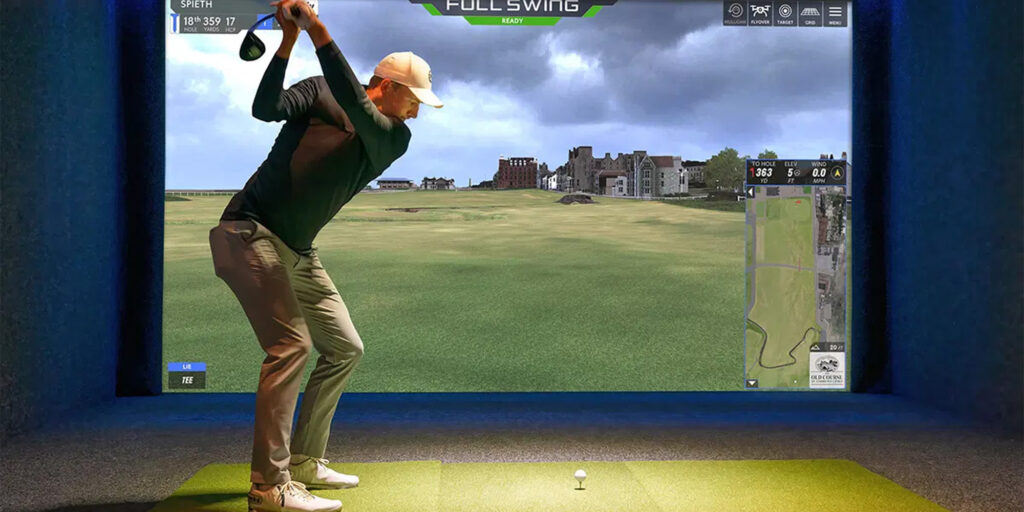The height and width of the screenshot is (512, 1024).
Task: Collapse the map with the left arrow
Action: point(751,192)
